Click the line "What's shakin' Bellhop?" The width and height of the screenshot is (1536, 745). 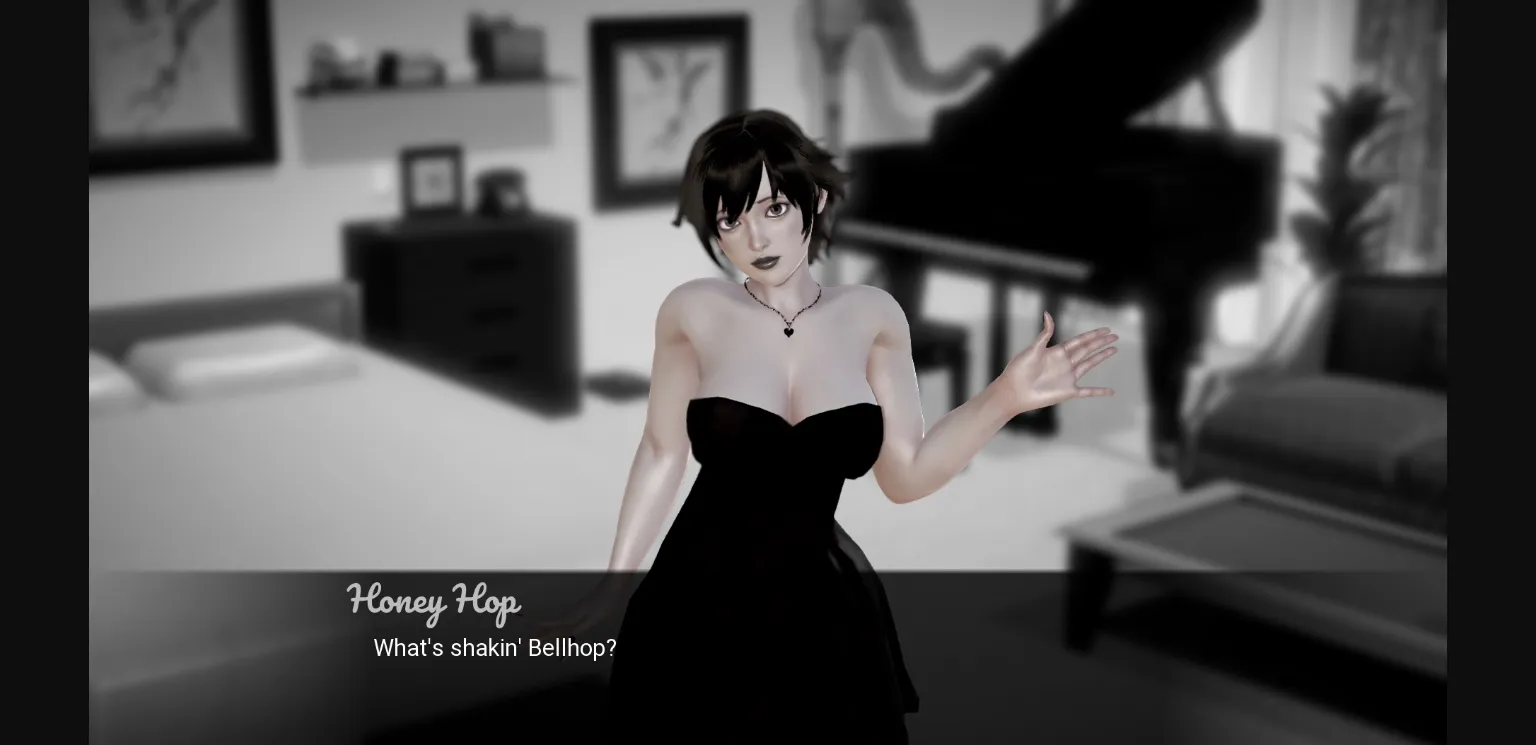tap(495, 648)
